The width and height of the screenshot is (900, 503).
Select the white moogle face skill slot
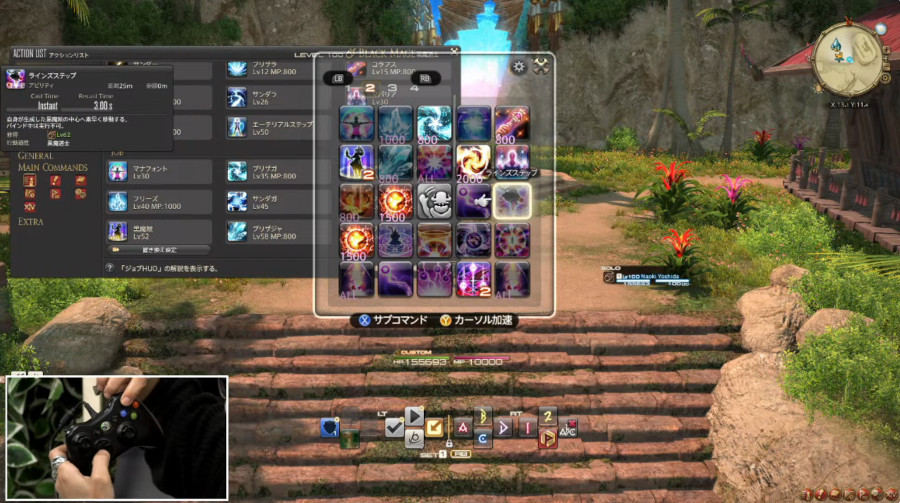click(434, 201)
